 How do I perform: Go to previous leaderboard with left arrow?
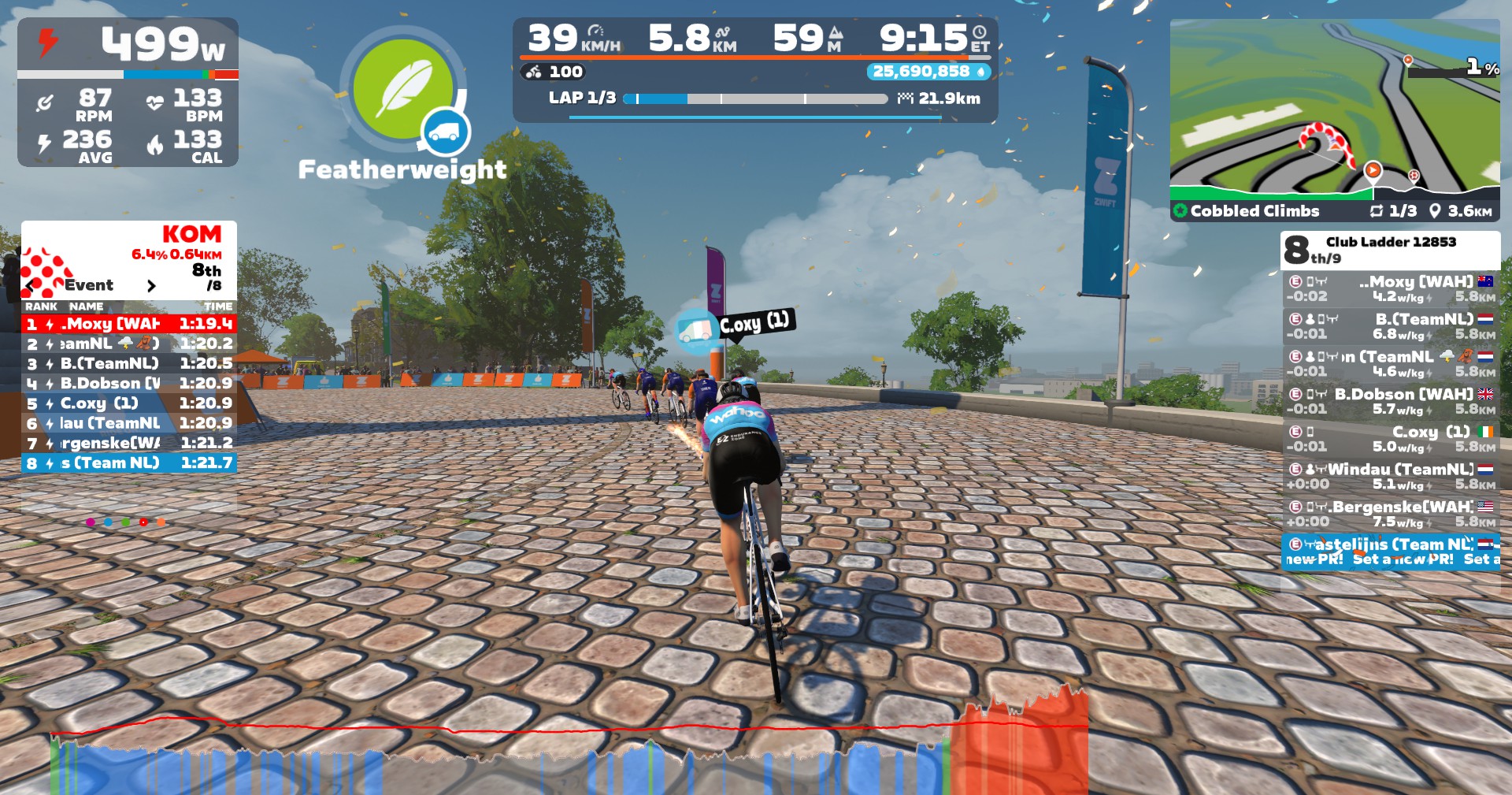[30, 286]
